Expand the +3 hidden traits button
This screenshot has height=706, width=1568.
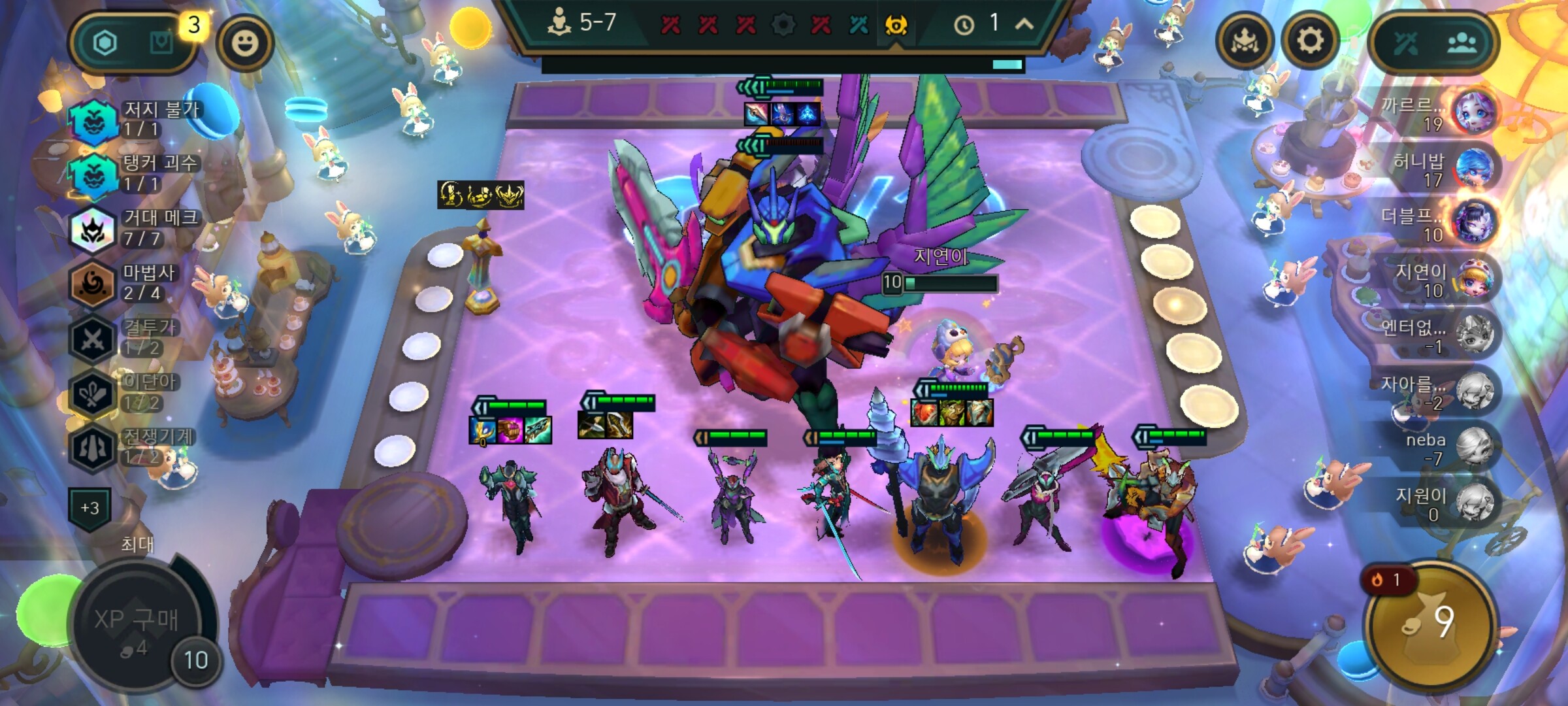click(x=90, y=508)
